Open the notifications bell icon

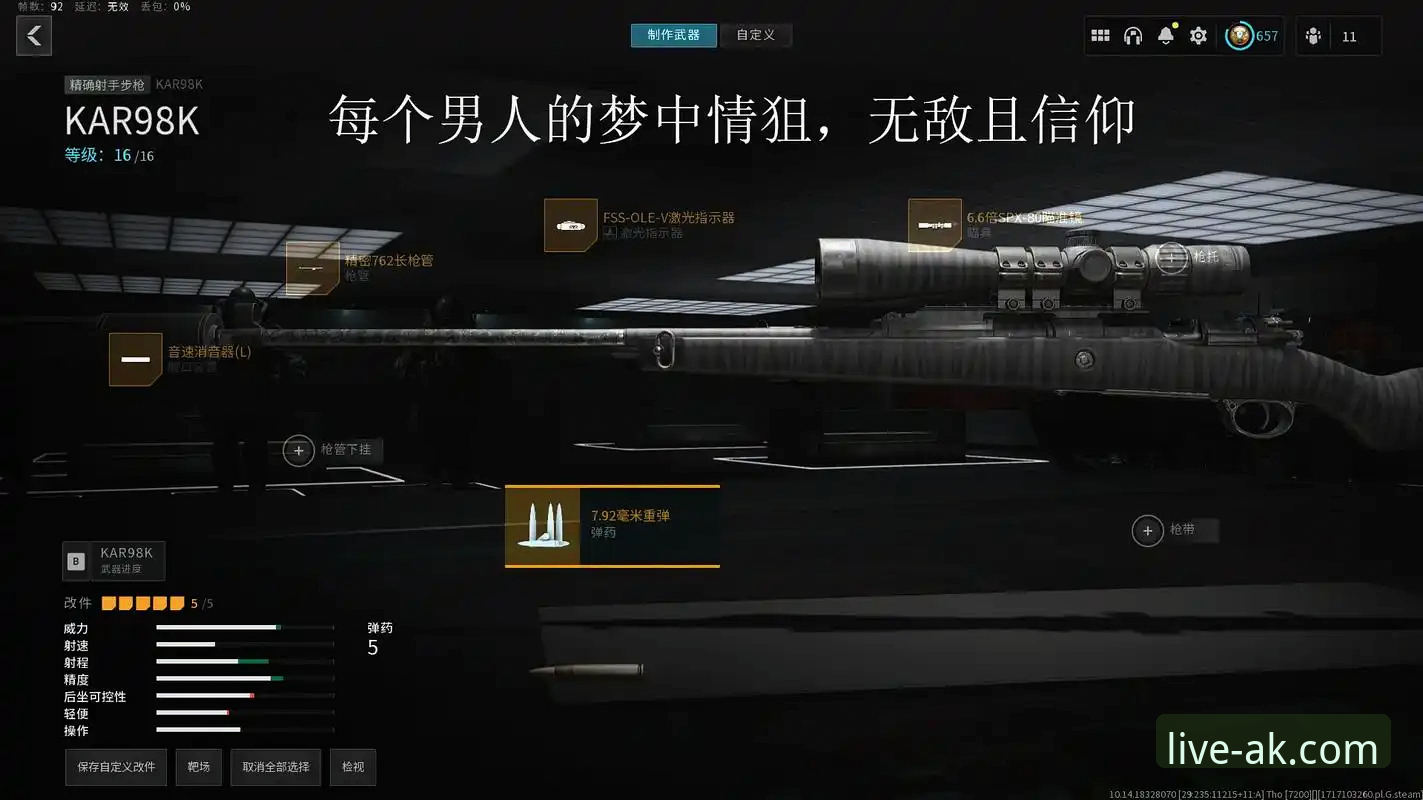click(1165, 35)
